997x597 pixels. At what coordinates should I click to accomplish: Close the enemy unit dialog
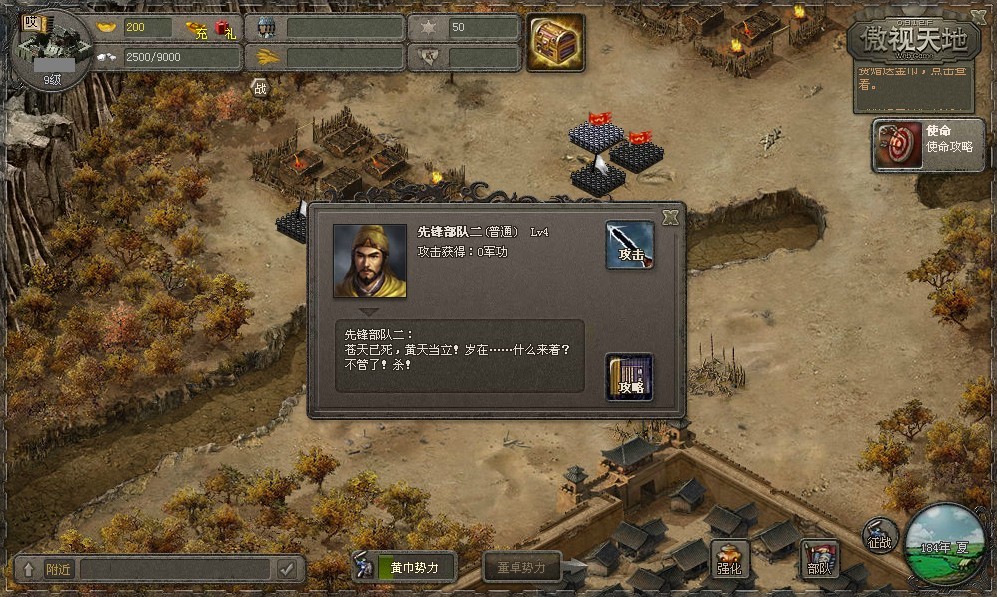tap(671, 217)
